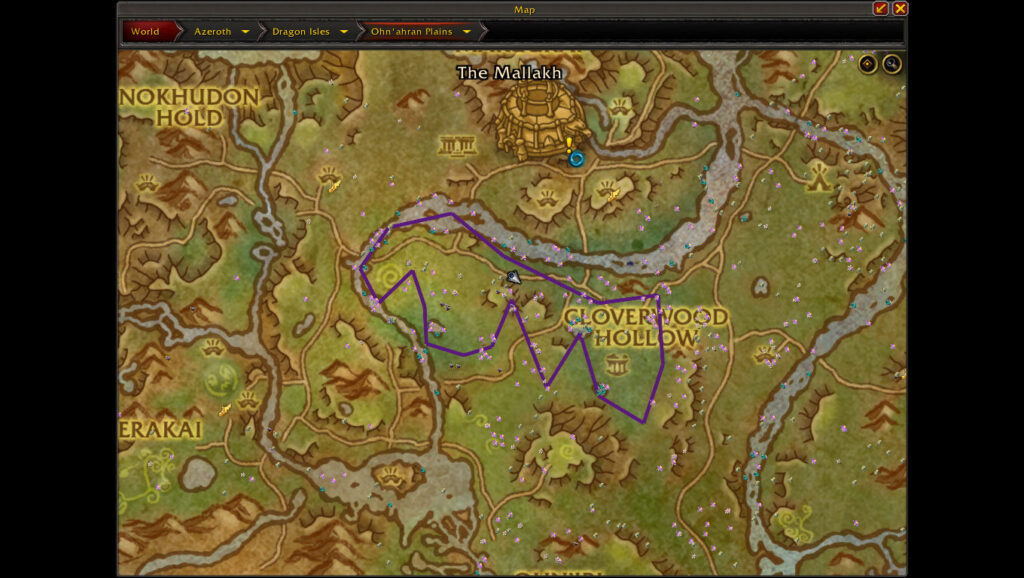This screenshot has height=578, width=1024.
Task: Minimize the map with the arrow button
Action: (x=880, y=8)
